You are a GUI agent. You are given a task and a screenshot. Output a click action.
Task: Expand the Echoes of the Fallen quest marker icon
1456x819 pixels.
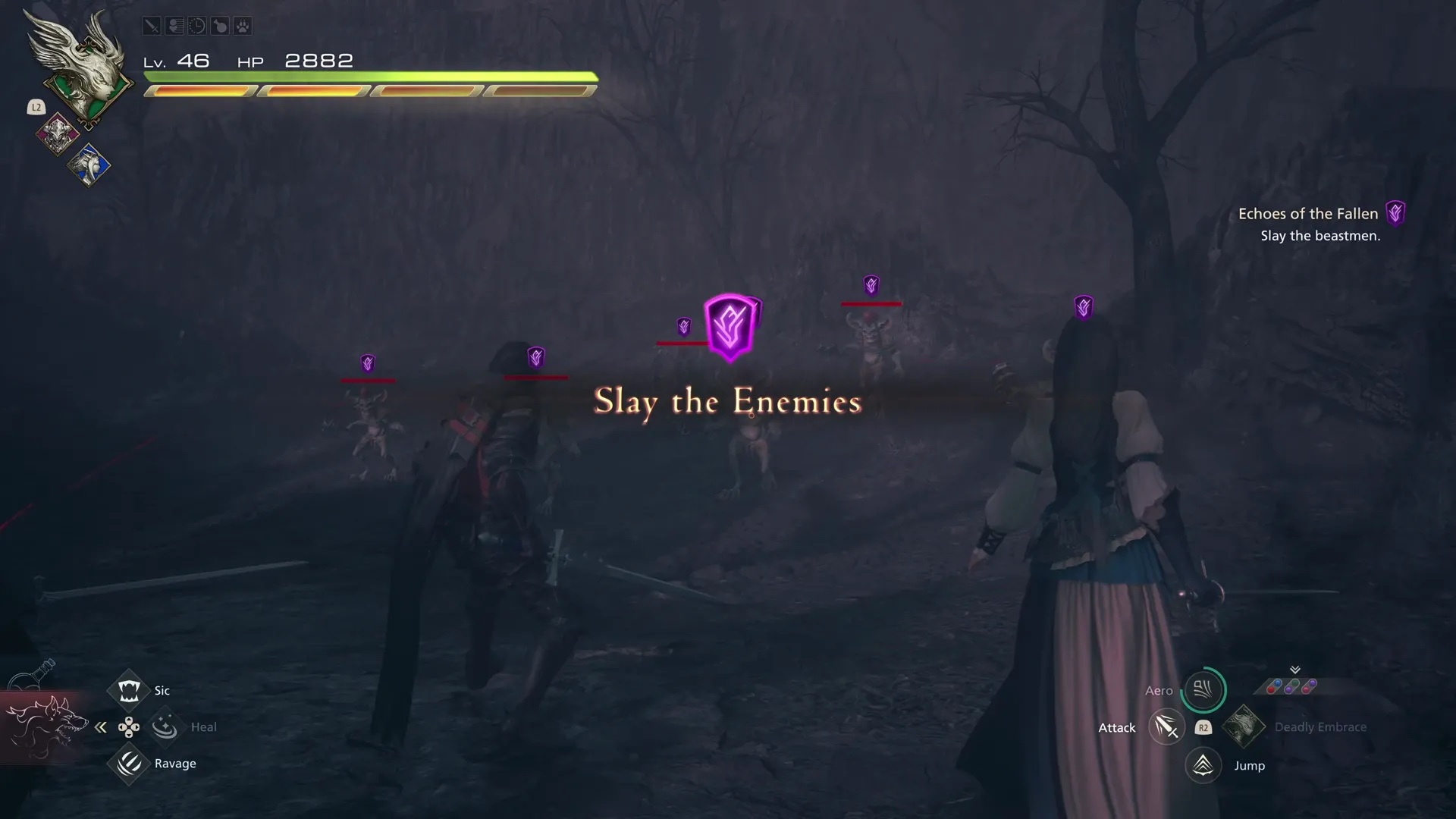tap(1395, 213)
